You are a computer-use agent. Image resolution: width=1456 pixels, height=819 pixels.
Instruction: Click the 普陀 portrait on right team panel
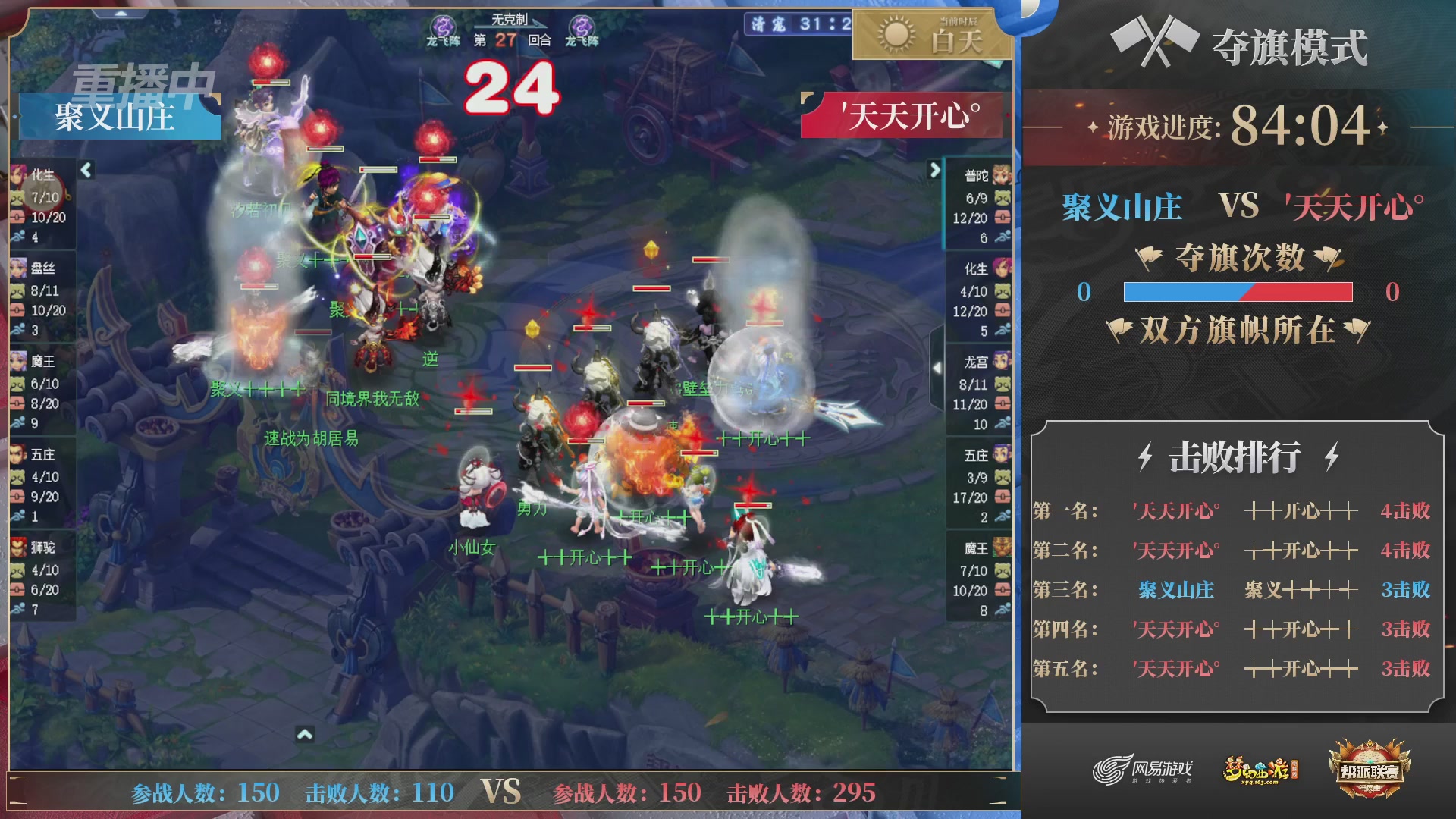[1001, 176]
